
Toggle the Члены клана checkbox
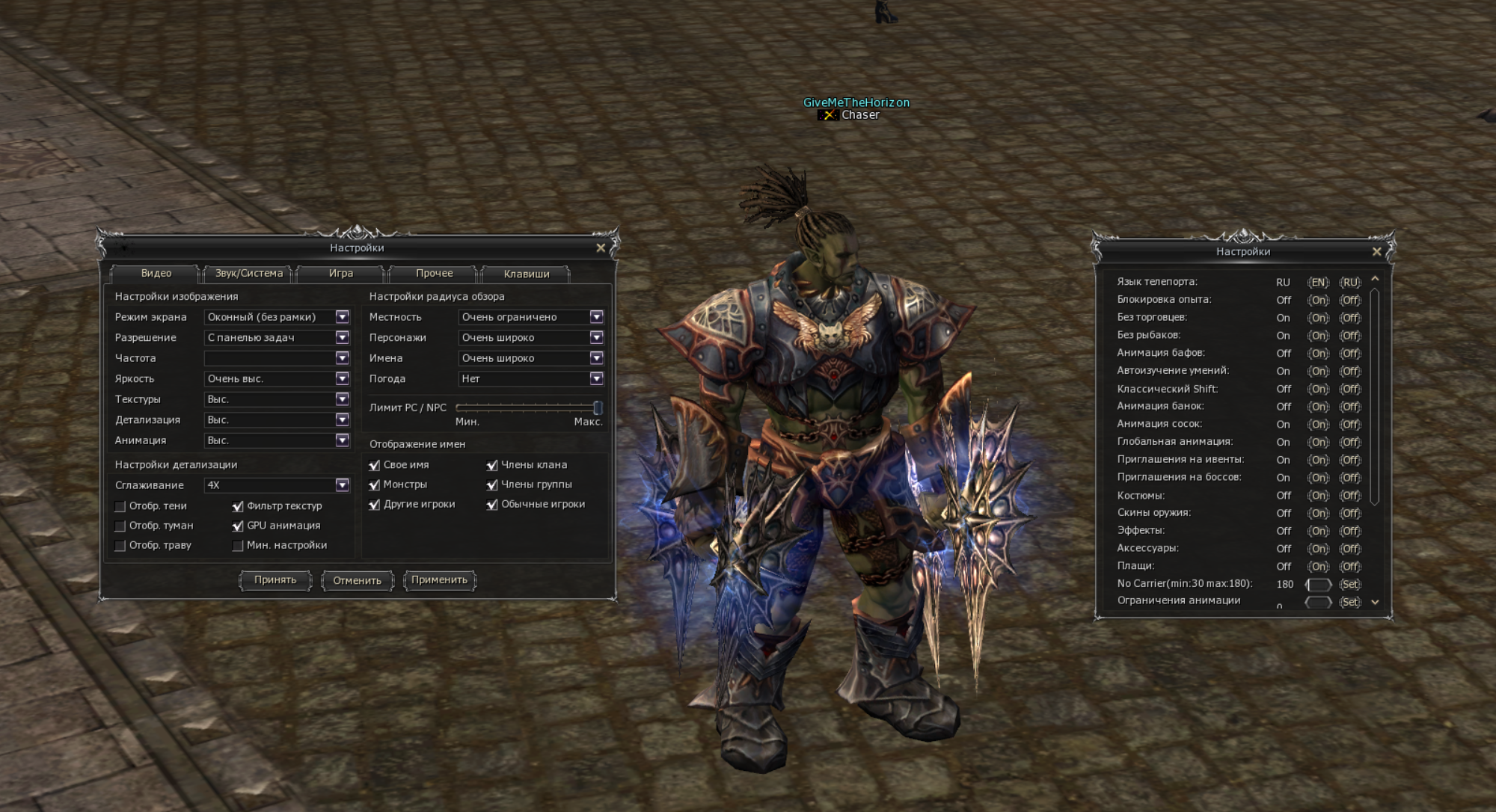[492, 465]
